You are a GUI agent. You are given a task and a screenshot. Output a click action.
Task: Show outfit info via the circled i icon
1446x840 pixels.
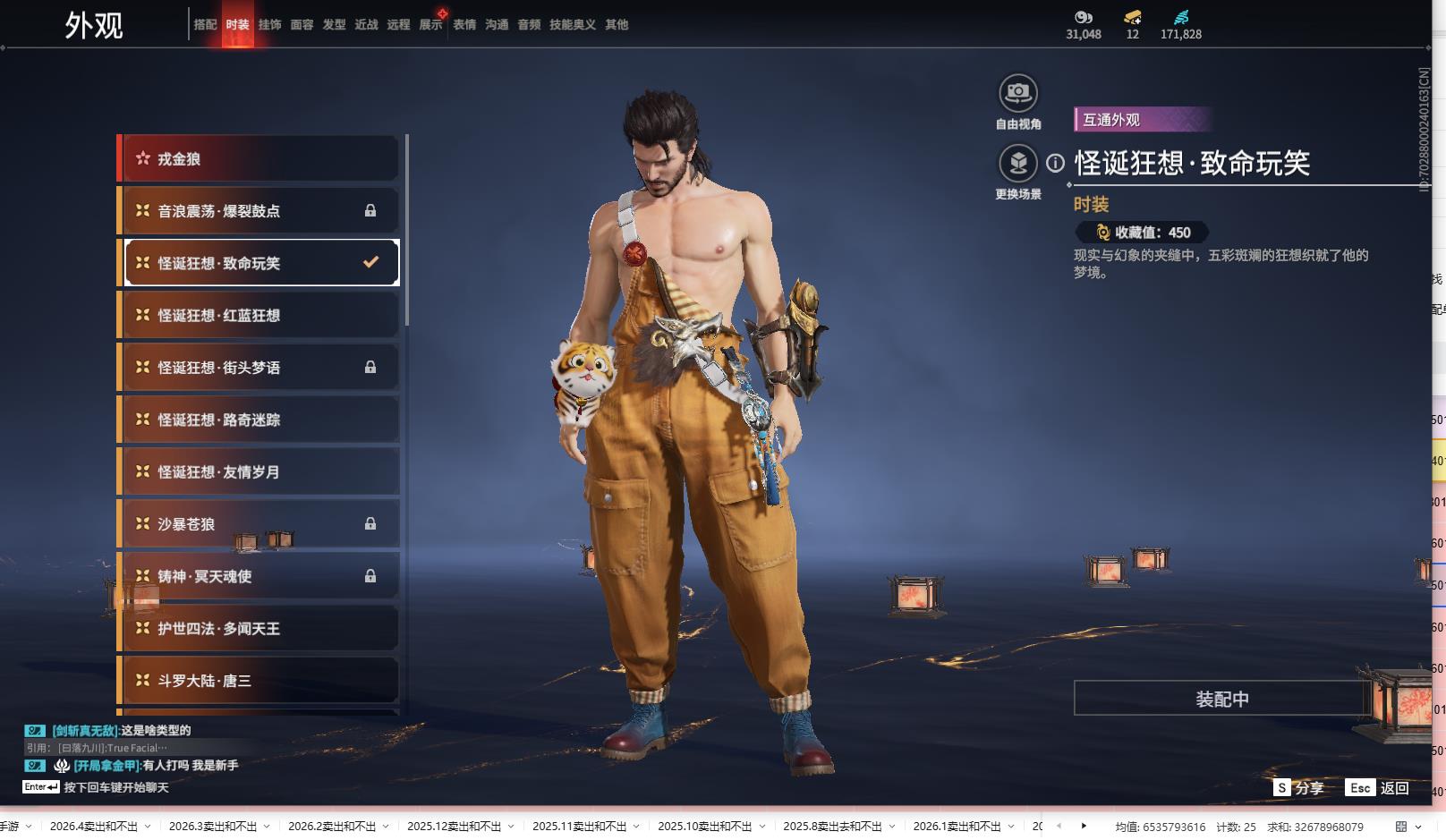point(1056,163)
